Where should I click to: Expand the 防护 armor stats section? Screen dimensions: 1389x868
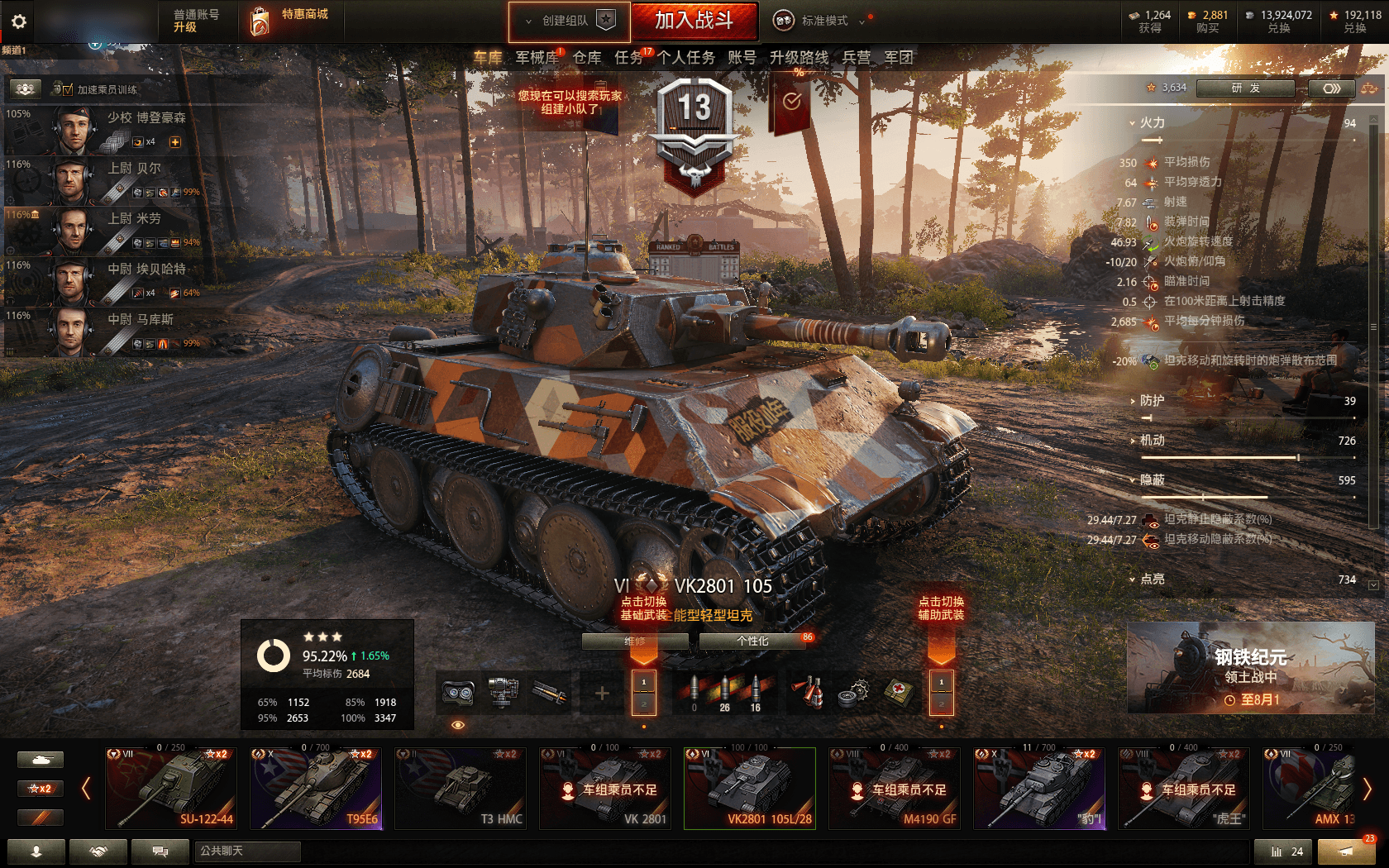1152,401
